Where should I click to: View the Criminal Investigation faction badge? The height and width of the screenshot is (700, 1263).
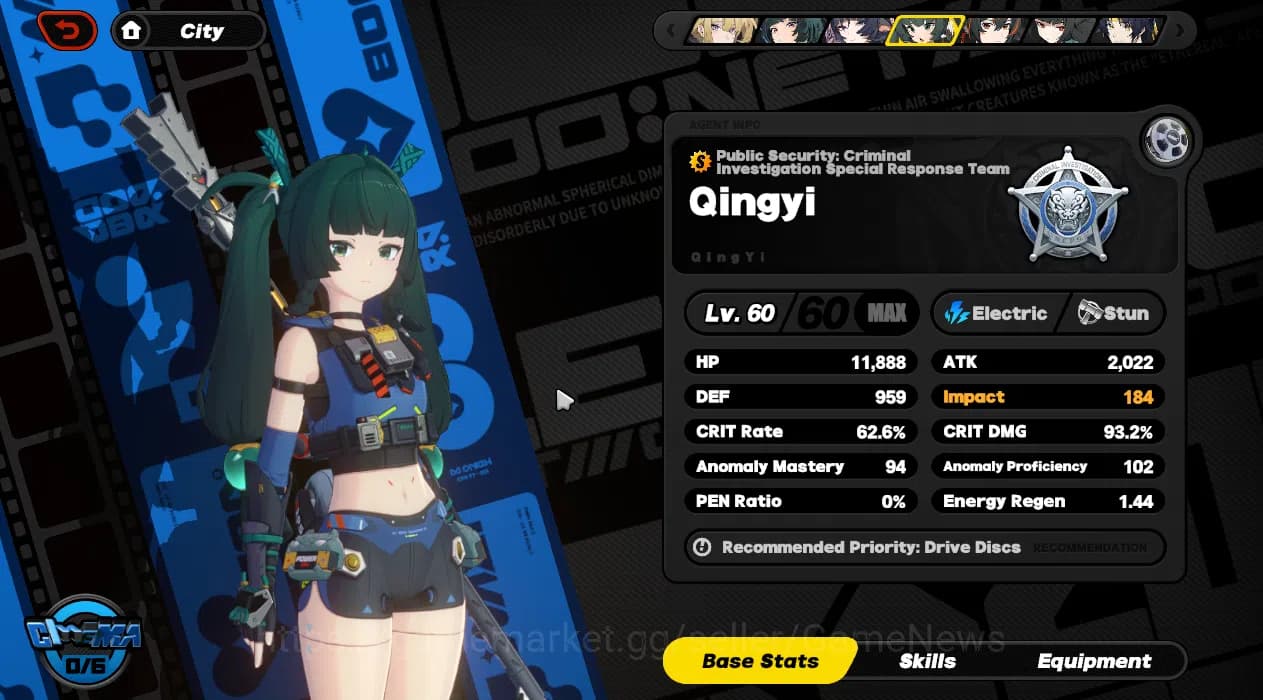[x=1067, y=208]
